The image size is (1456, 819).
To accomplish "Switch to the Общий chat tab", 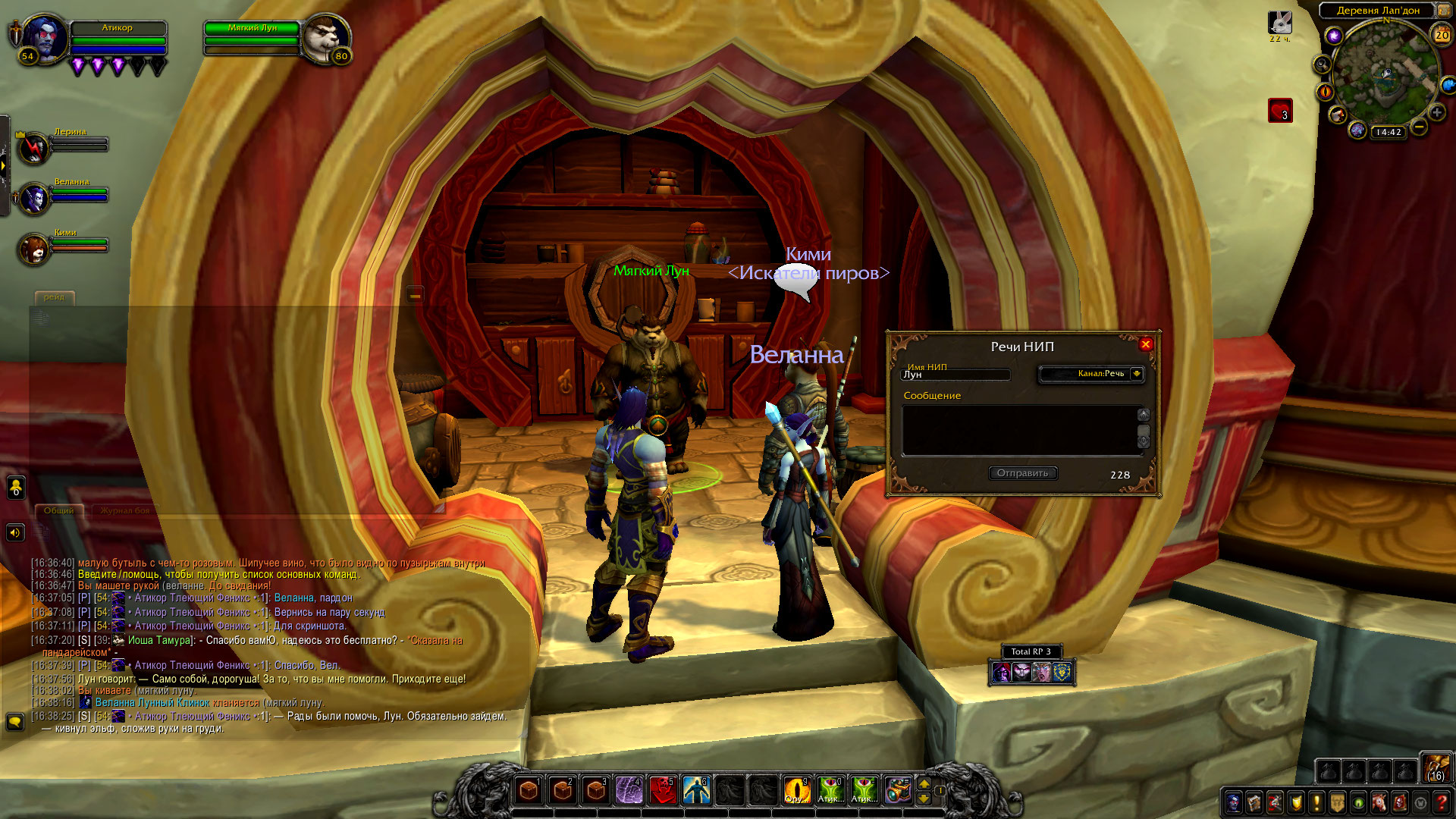I will point(58,510).
